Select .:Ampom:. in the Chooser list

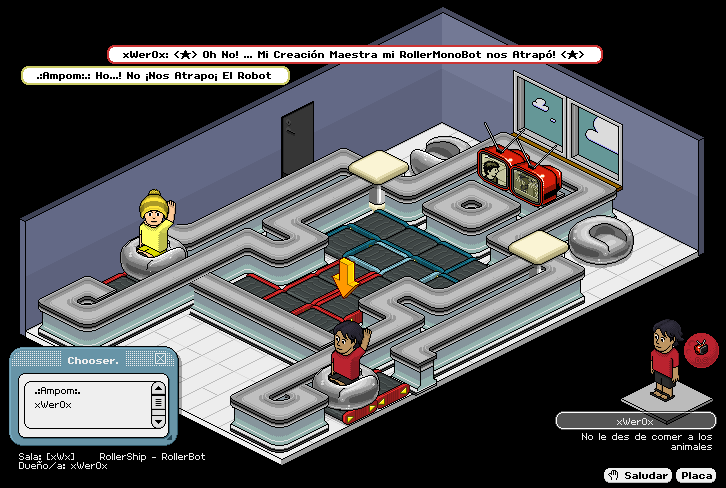click(x=58, y=390)
